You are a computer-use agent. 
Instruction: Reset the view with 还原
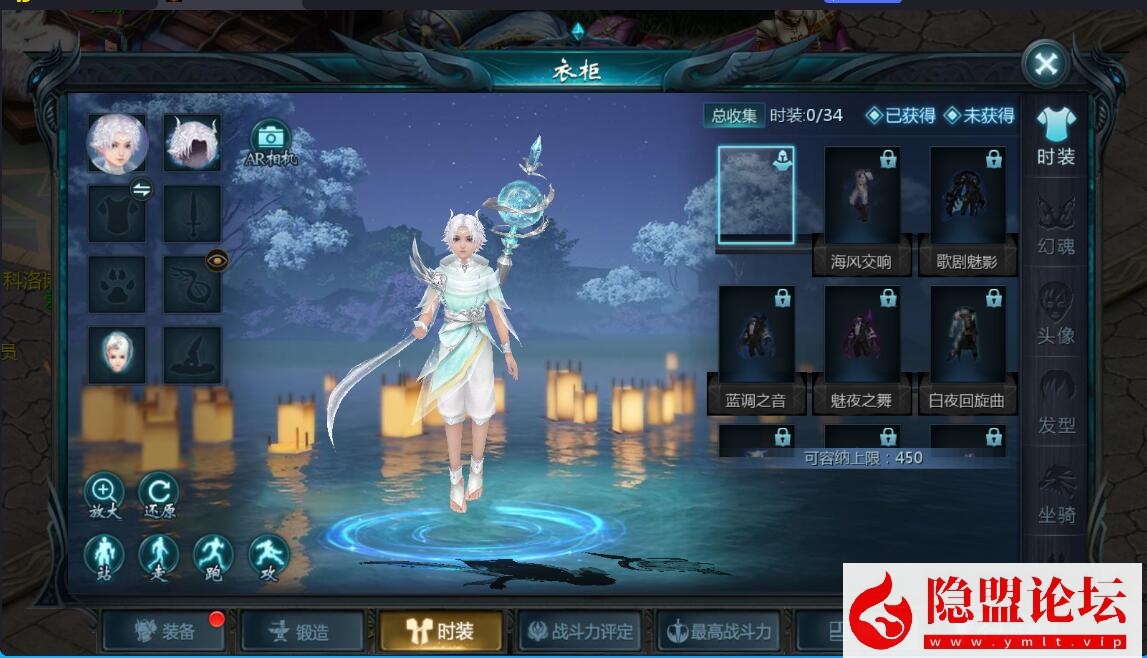click(158, 493)
